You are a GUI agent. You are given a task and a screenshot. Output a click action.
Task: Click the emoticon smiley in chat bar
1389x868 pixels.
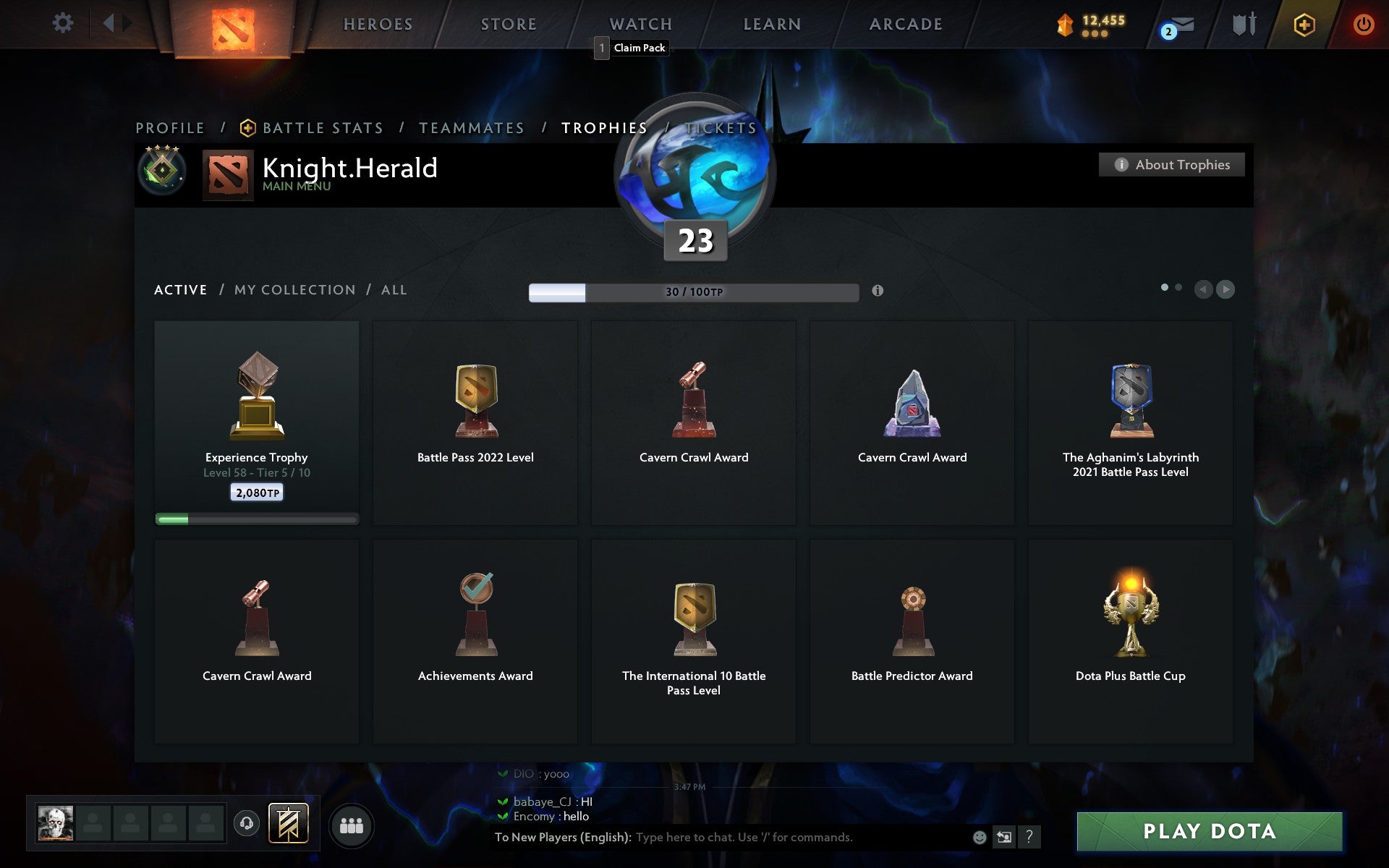tap(979, 837)
